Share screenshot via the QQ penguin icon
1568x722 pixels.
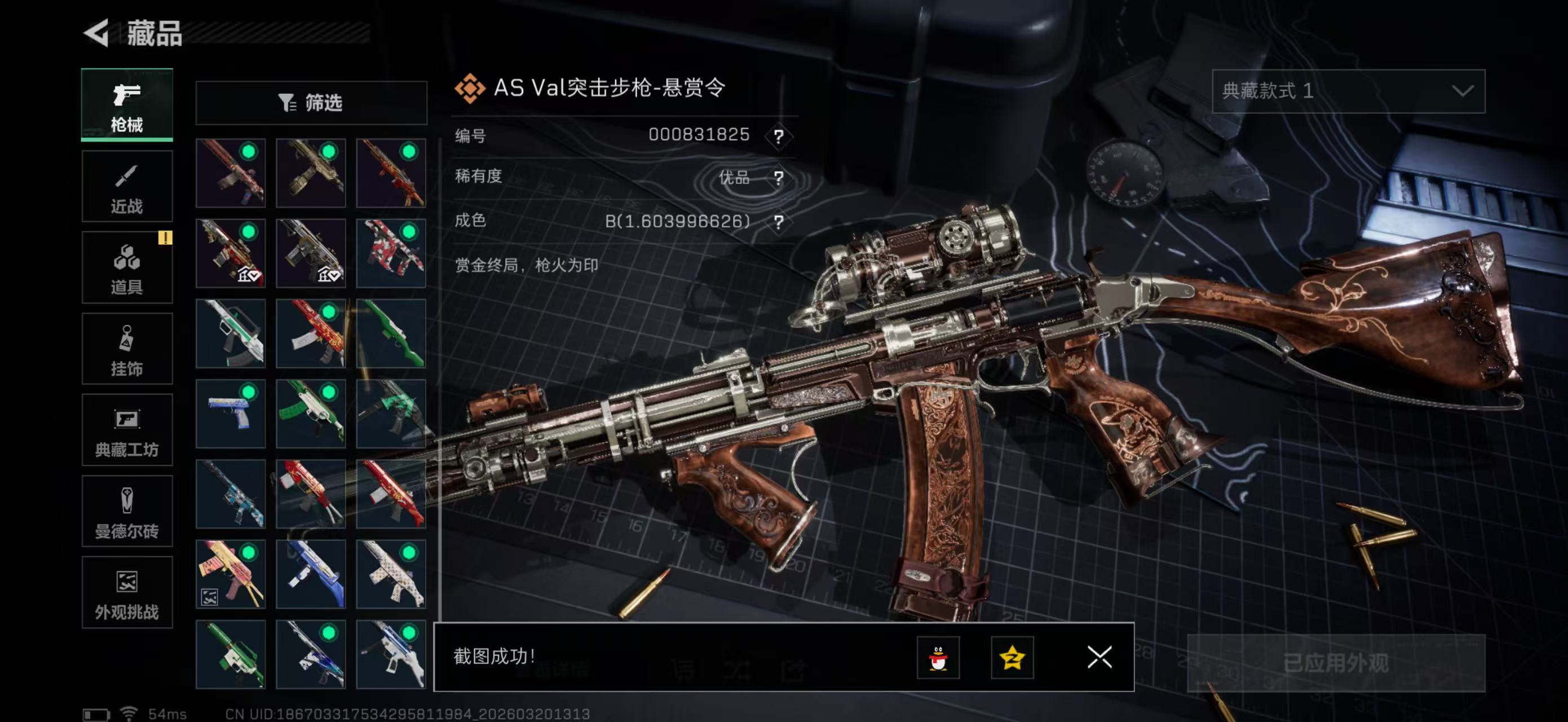coord(938,658)
